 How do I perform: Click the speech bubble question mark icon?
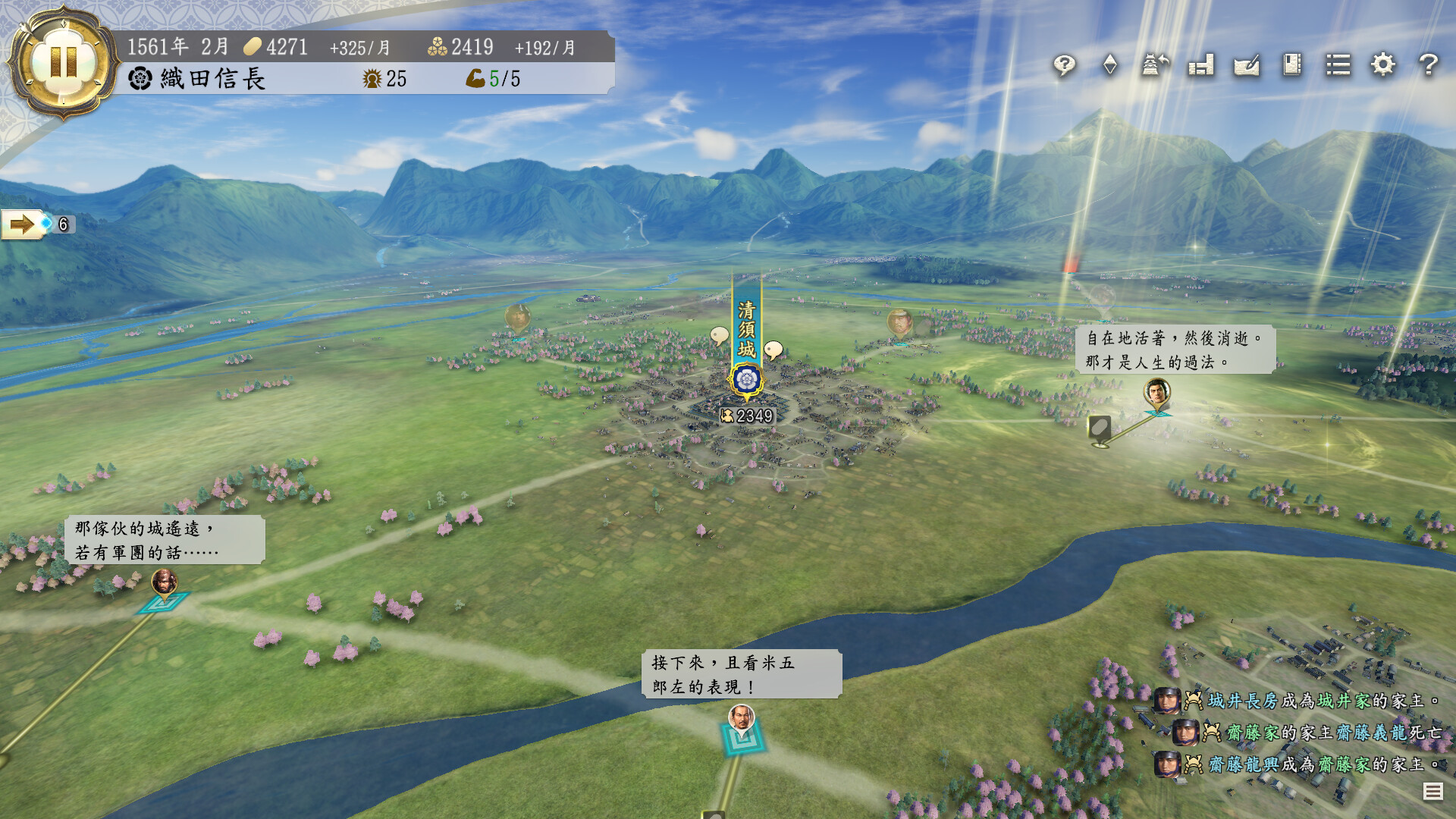pyautogui.click(x=1064, y=65)
